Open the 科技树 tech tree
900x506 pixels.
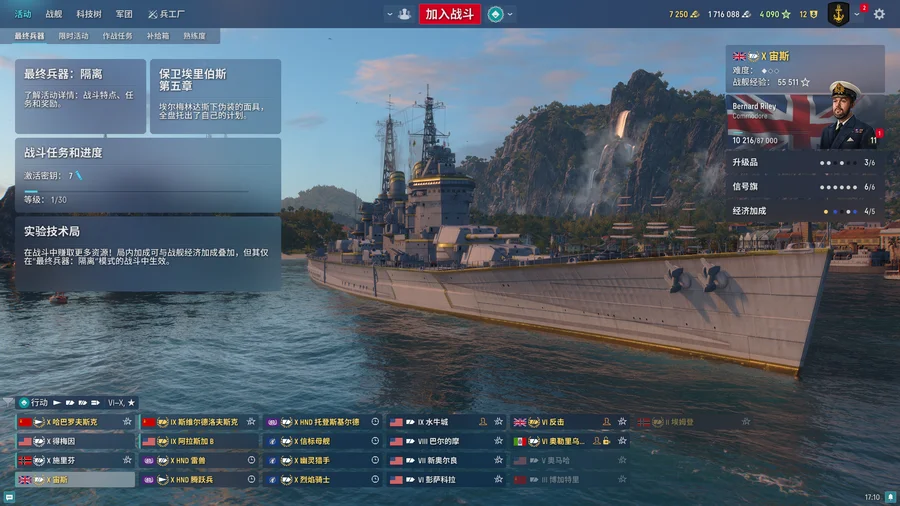pyautogui.click(x=87, y=14)
